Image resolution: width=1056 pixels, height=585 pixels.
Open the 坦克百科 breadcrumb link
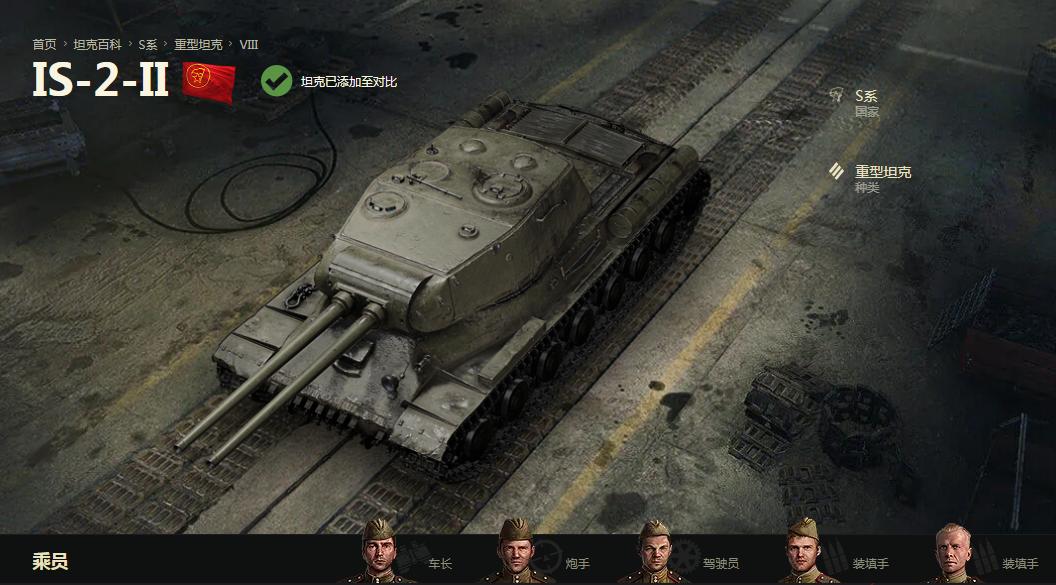(96, 45)
